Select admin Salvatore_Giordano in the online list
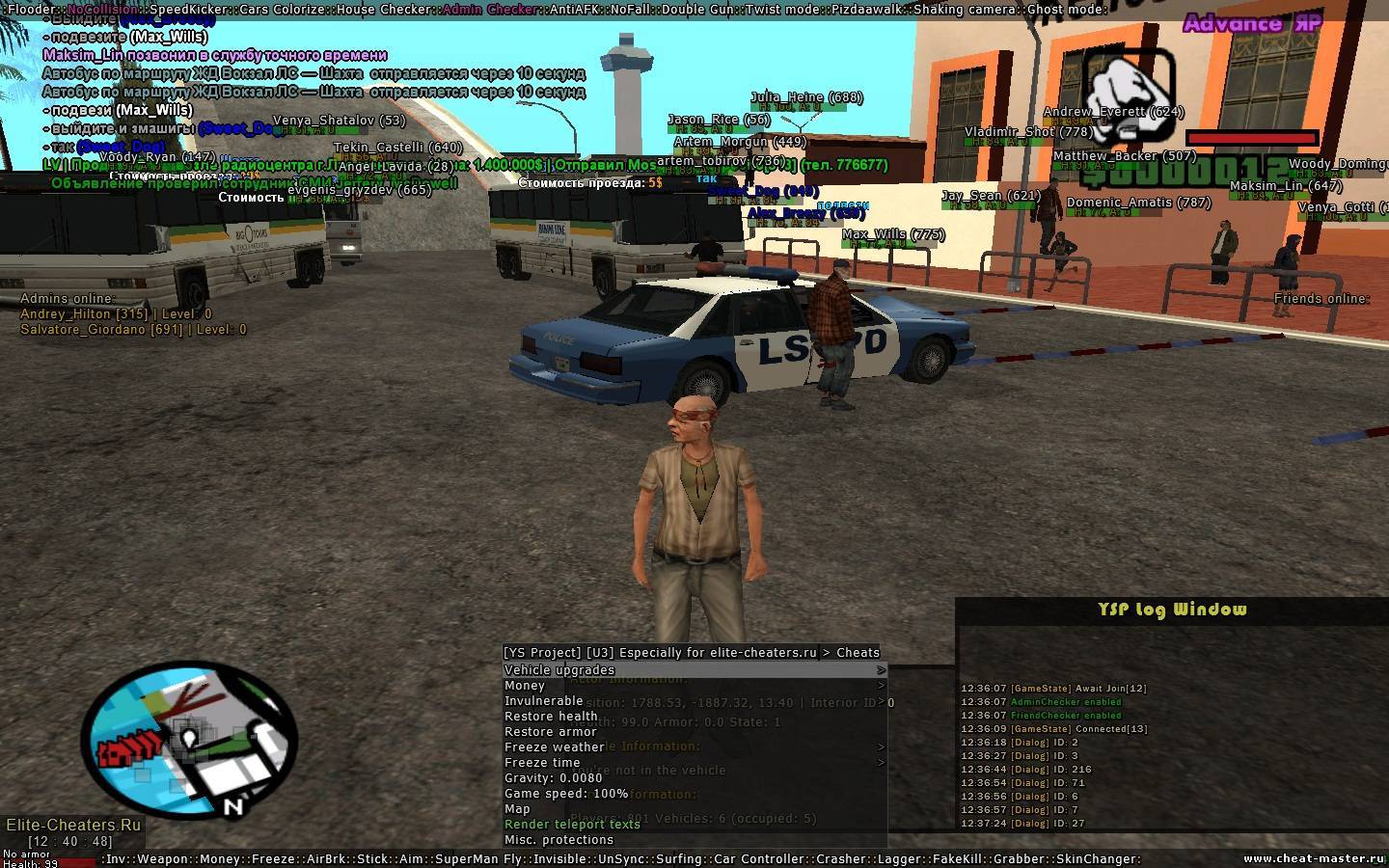1389x868 pixels. click(x=133, y=330)
